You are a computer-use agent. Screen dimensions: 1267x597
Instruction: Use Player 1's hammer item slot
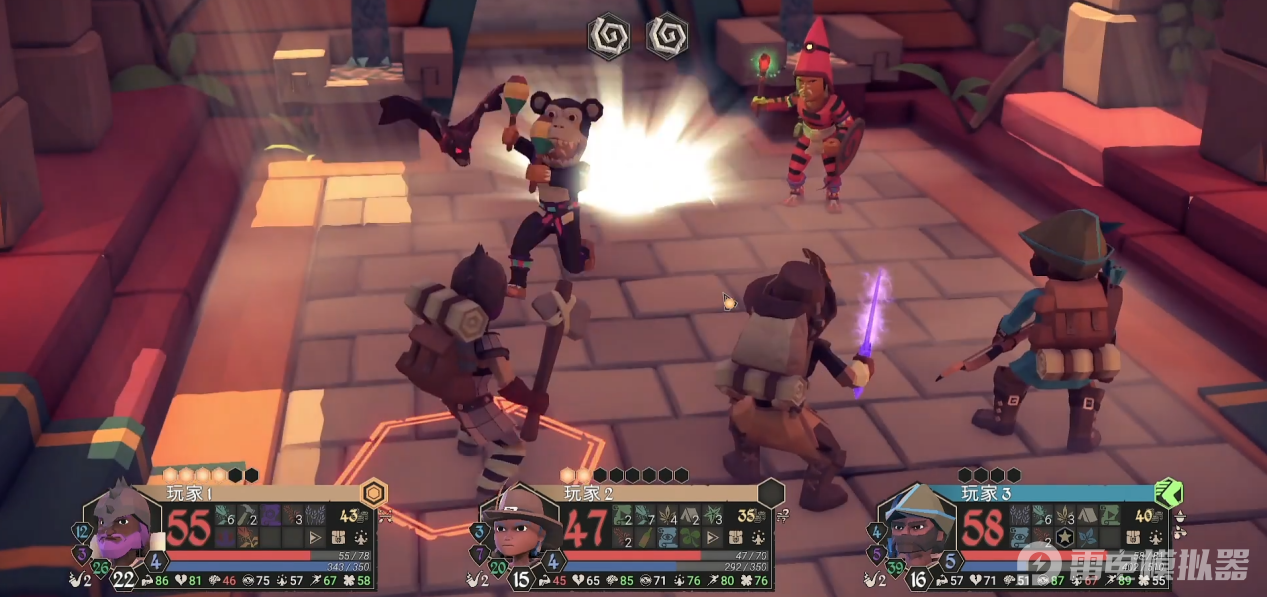(x=247, y=515)
